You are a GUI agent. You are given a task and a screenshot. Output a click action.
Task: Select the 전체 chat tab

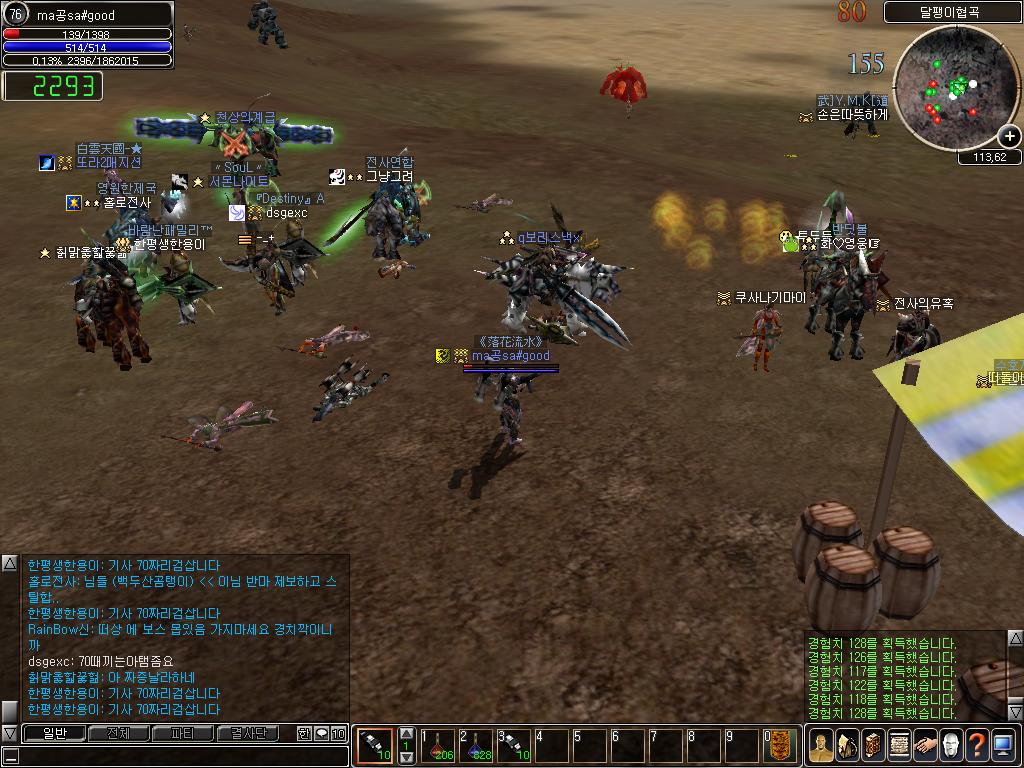click(118, 733)
